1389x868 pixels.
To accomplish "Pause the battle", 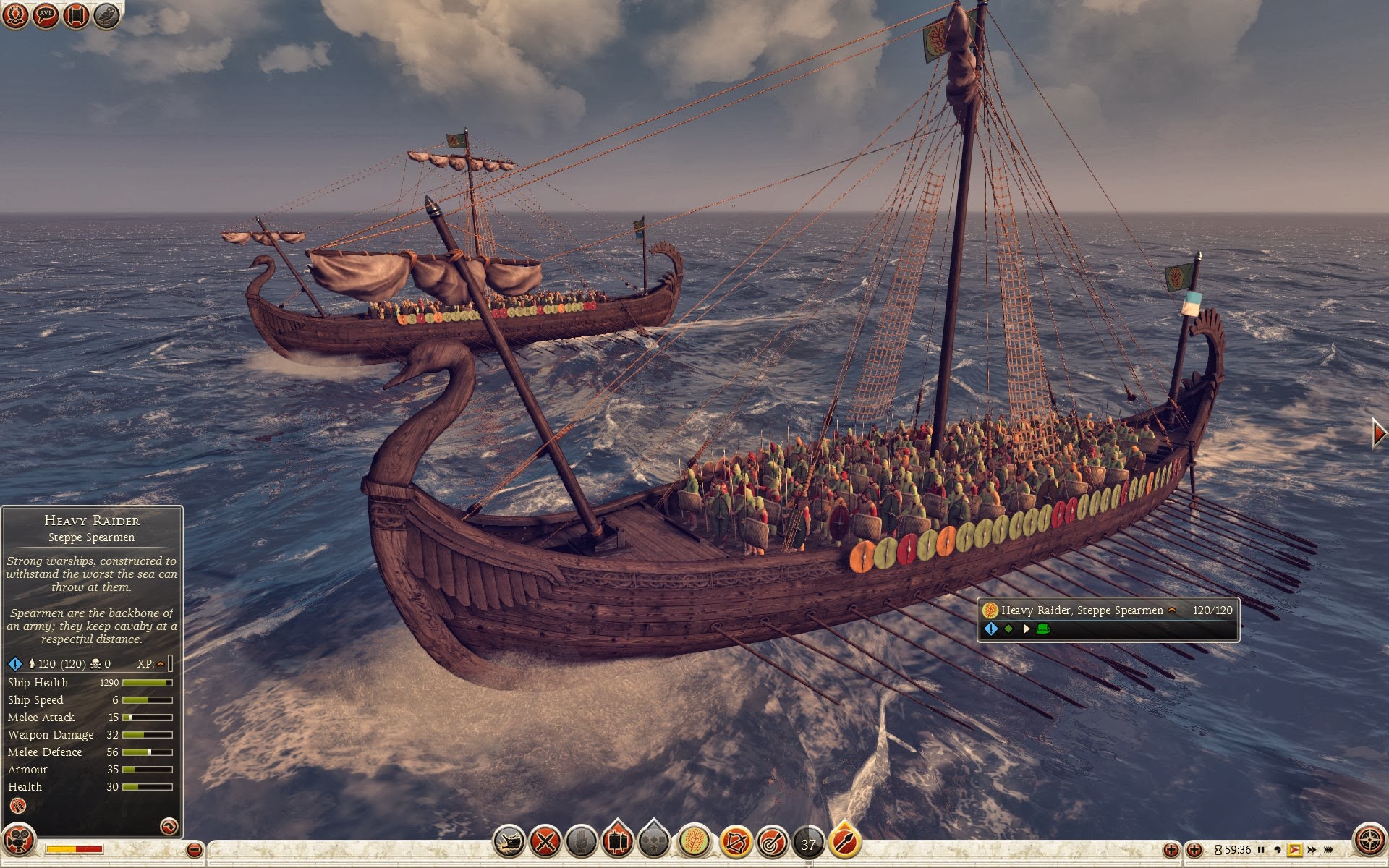I will pos(1262,850).
